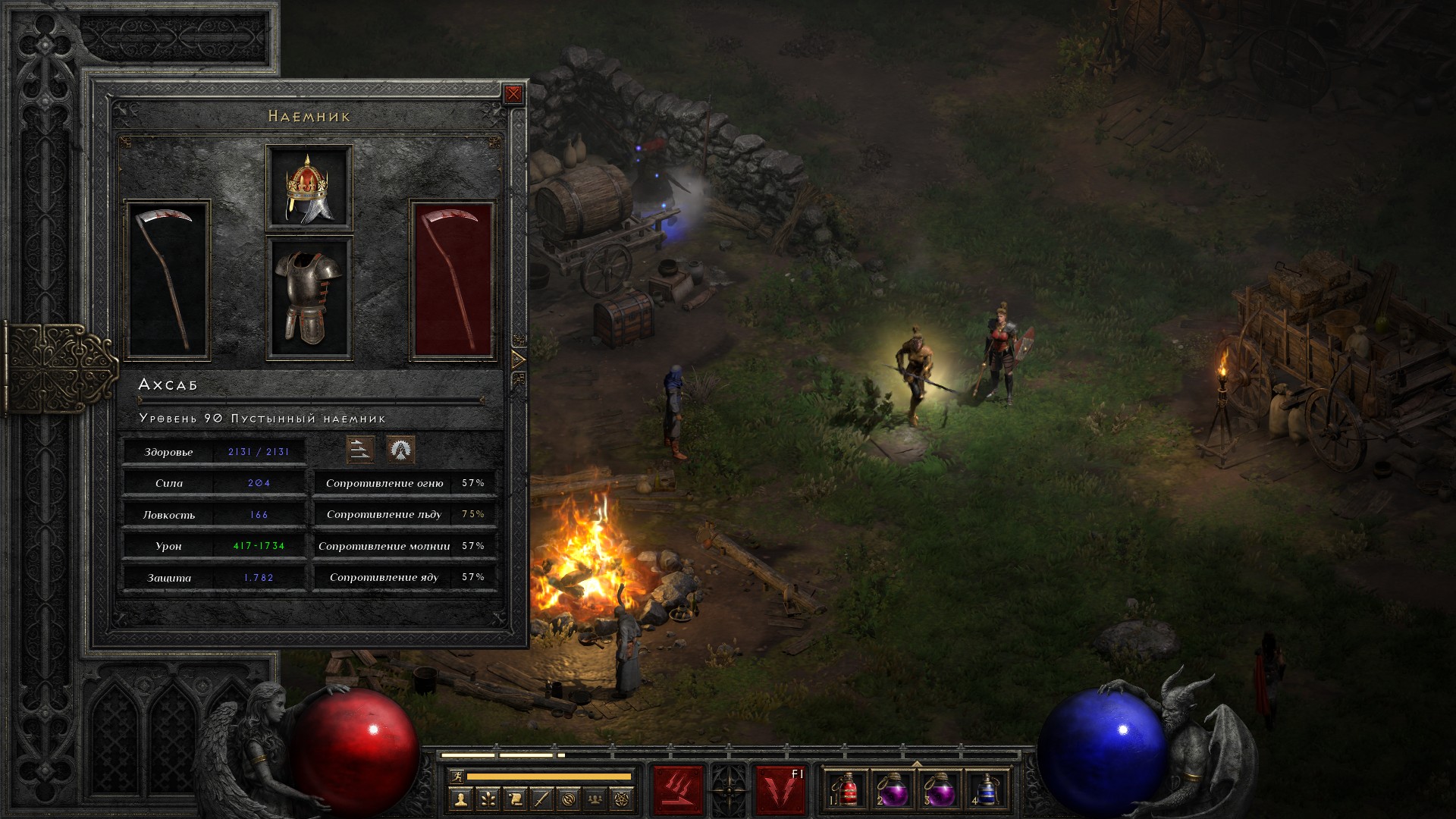Use the red healing potion in belt slot 1
The height and width of the screenshot is (819, 1456).
847,790
